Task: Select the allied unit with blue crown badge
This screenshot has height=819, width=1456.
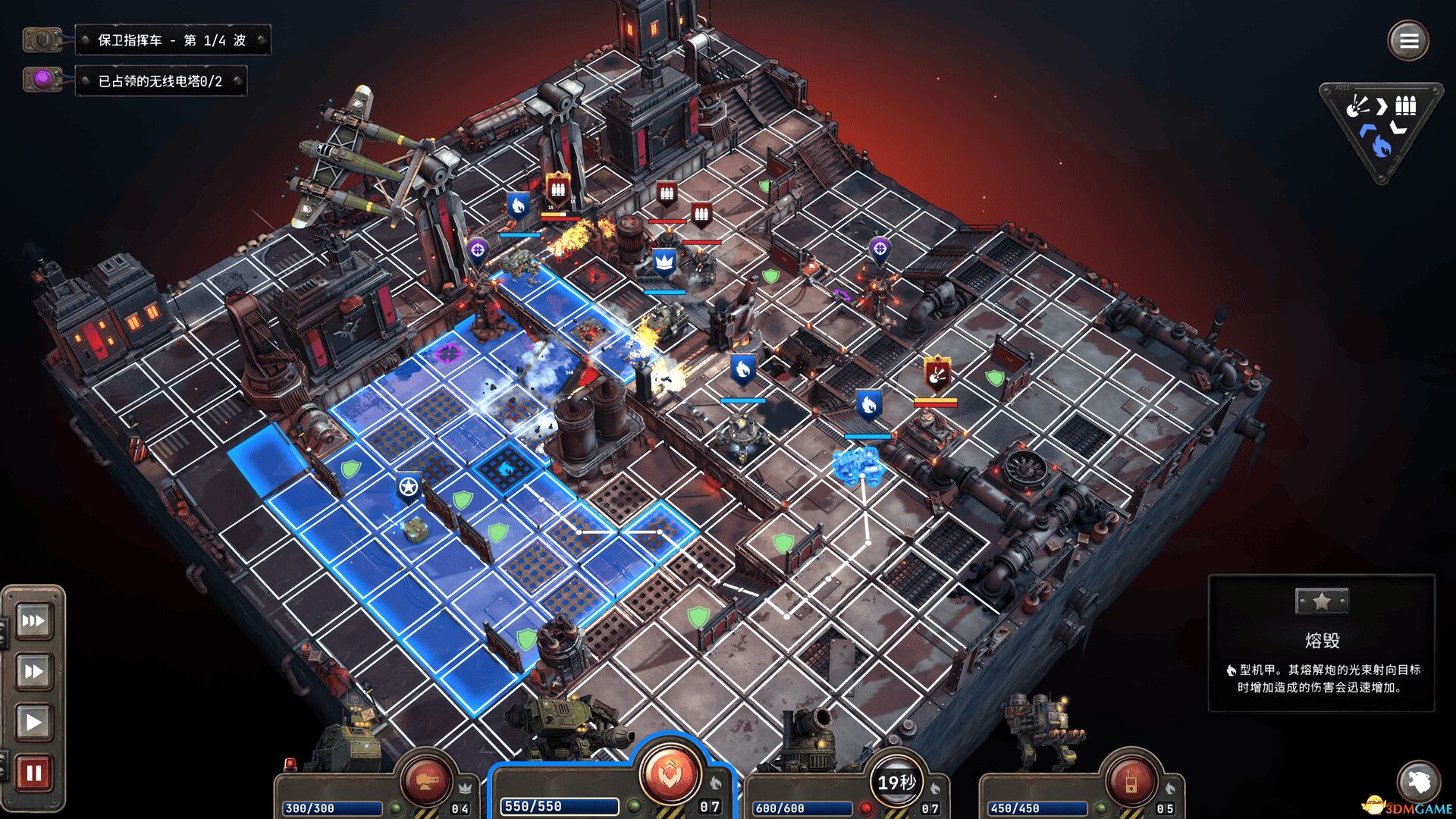Action: pos(664,262)
